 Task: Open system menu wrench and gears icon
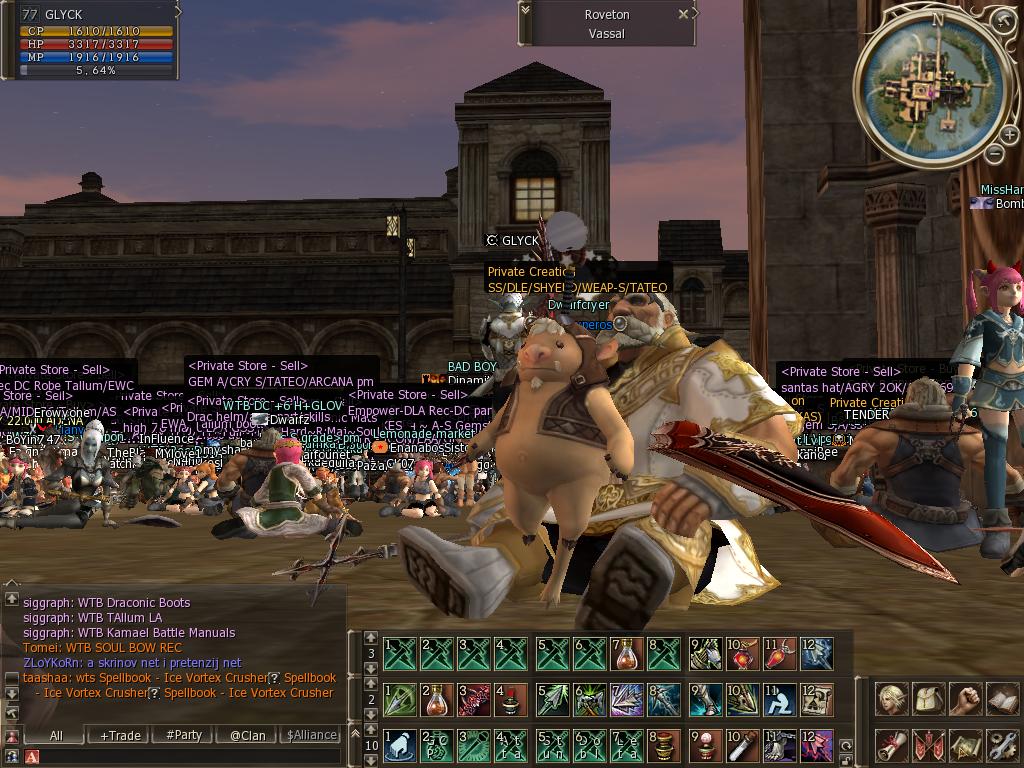(x=1001, y=745)
